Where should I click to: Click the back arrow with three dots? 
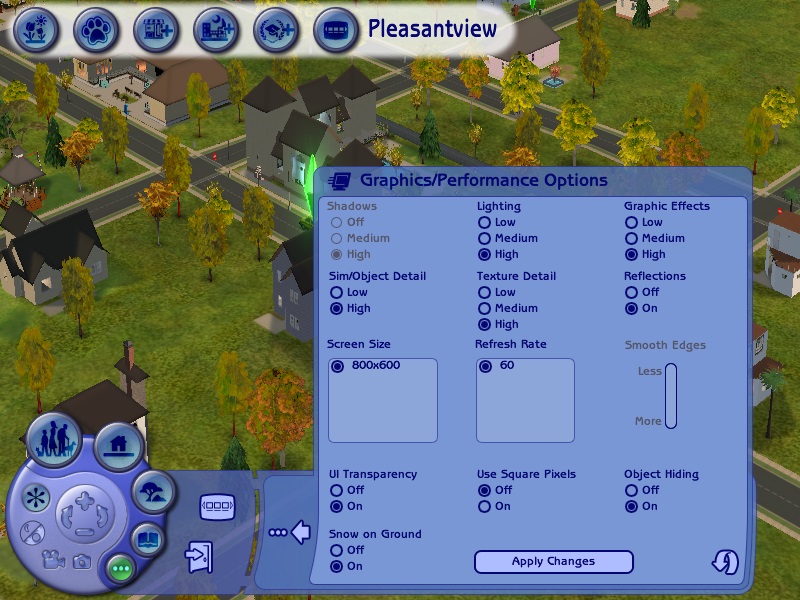coord(290,533)
